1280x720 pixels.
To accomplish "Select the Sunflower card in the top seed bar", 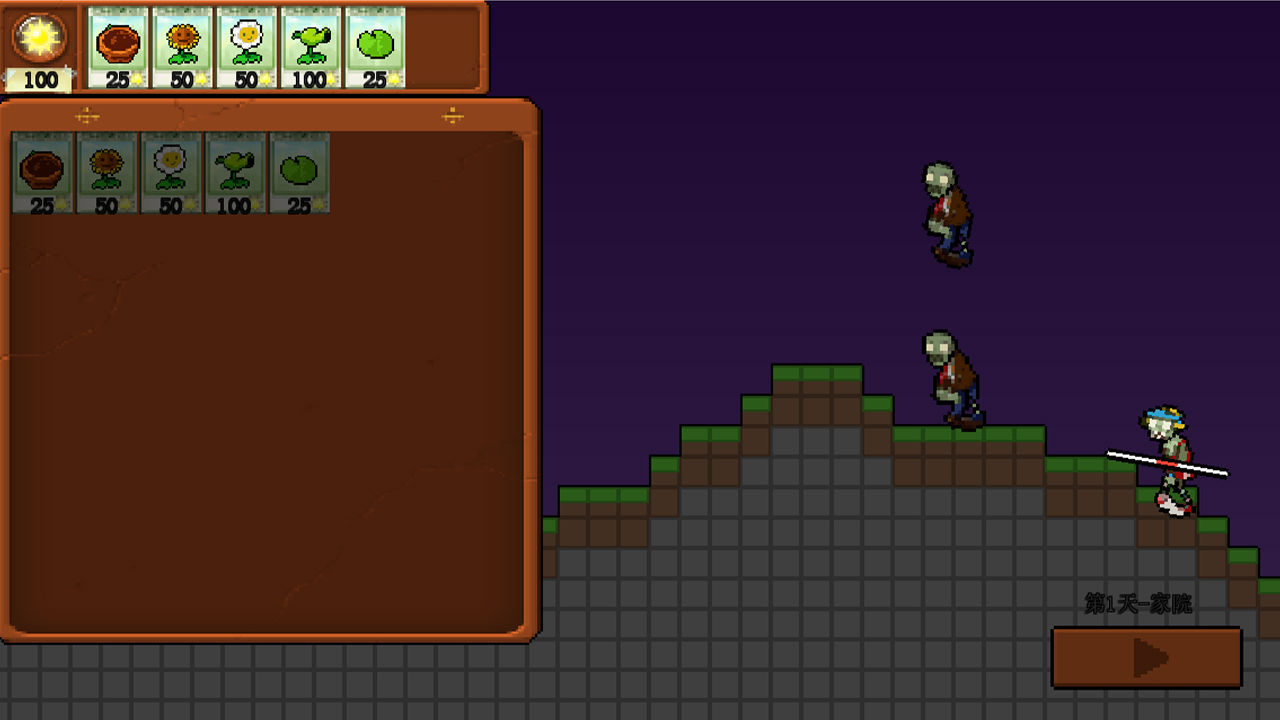I will click(x=182, y=48).
